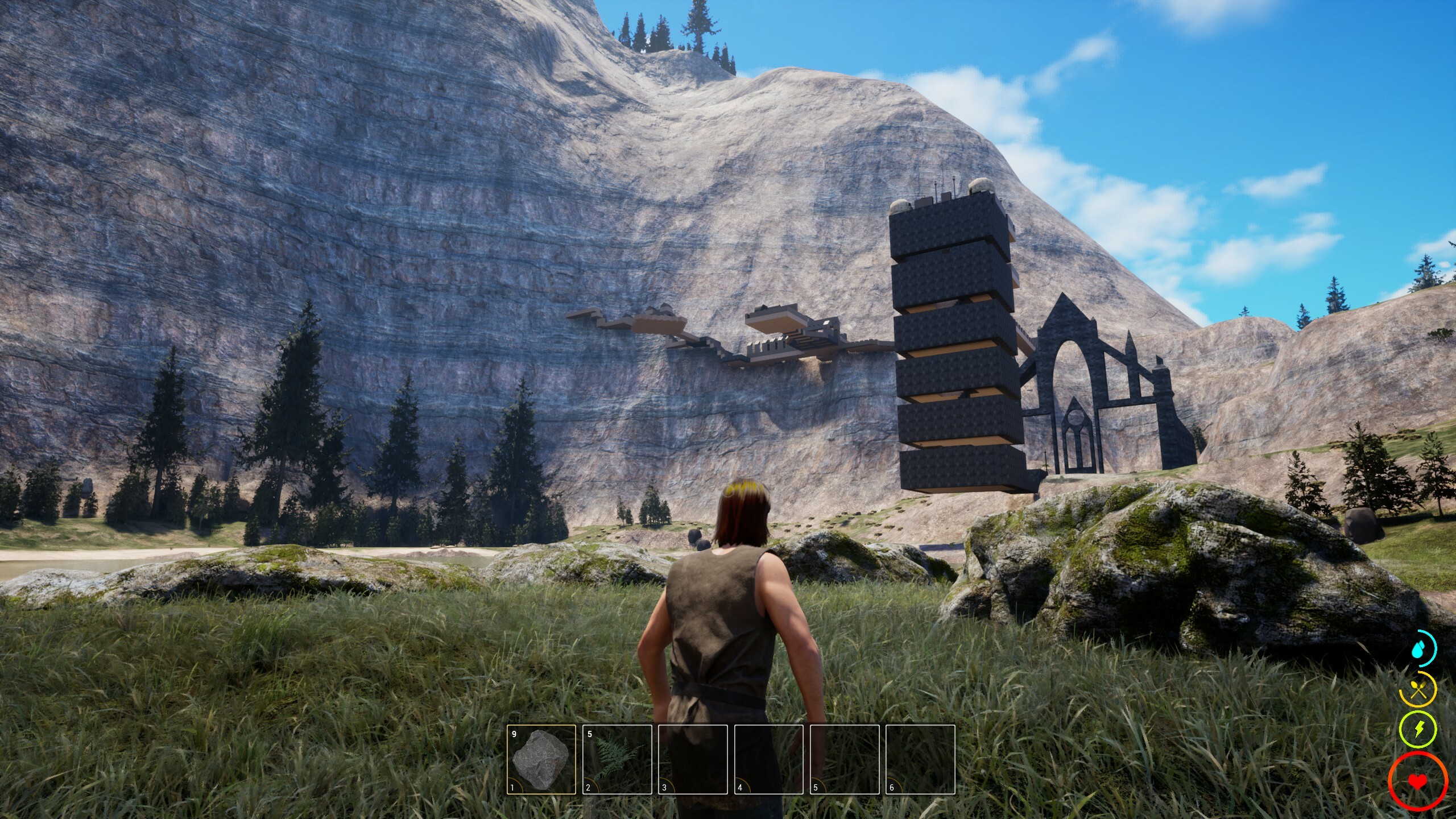Select empty hotbar slot 5

[846, 759]
